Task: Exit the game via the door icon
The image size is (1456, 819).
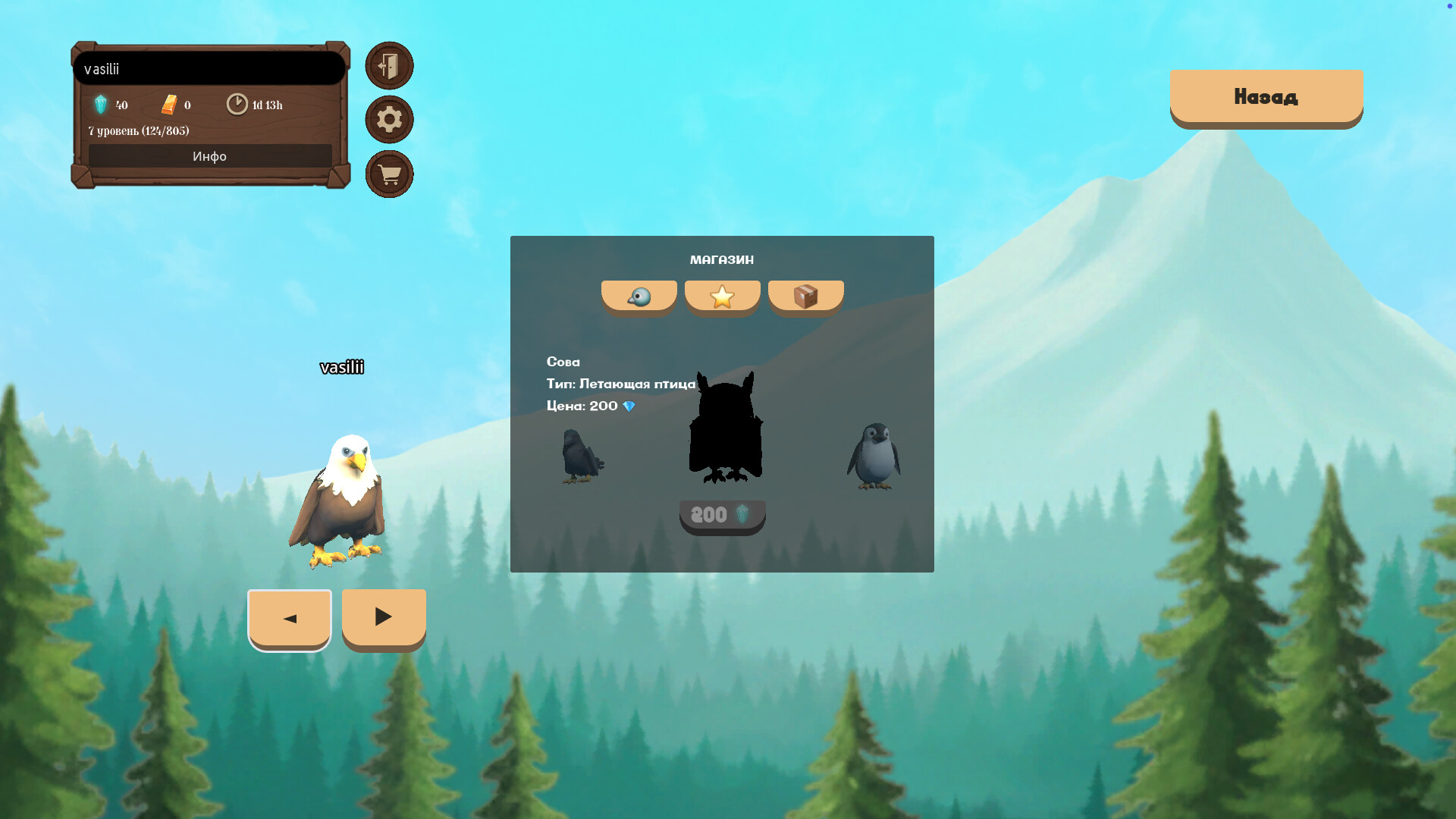Action: [389, 66]
